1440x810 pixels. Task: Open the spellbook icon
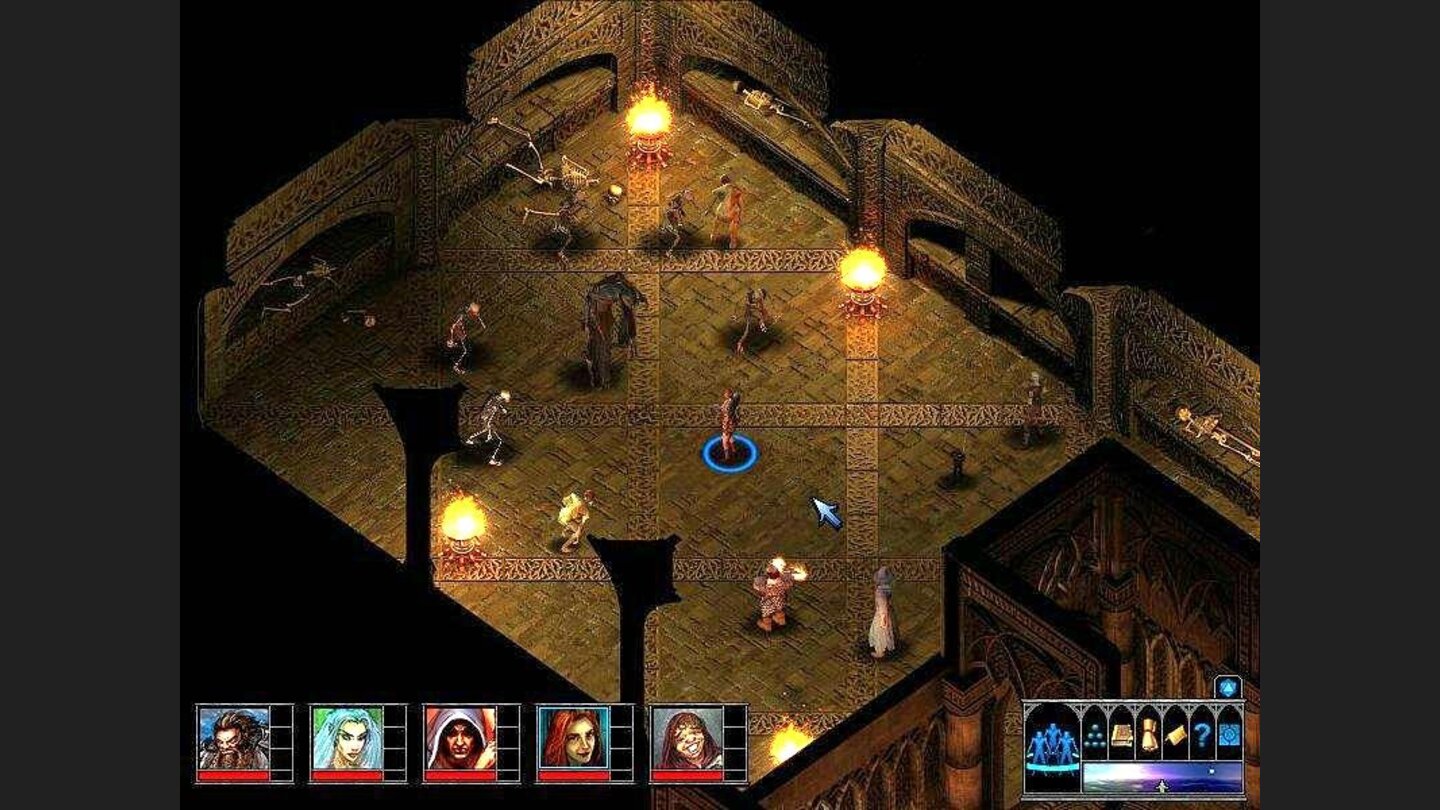tap(1122, 734)
